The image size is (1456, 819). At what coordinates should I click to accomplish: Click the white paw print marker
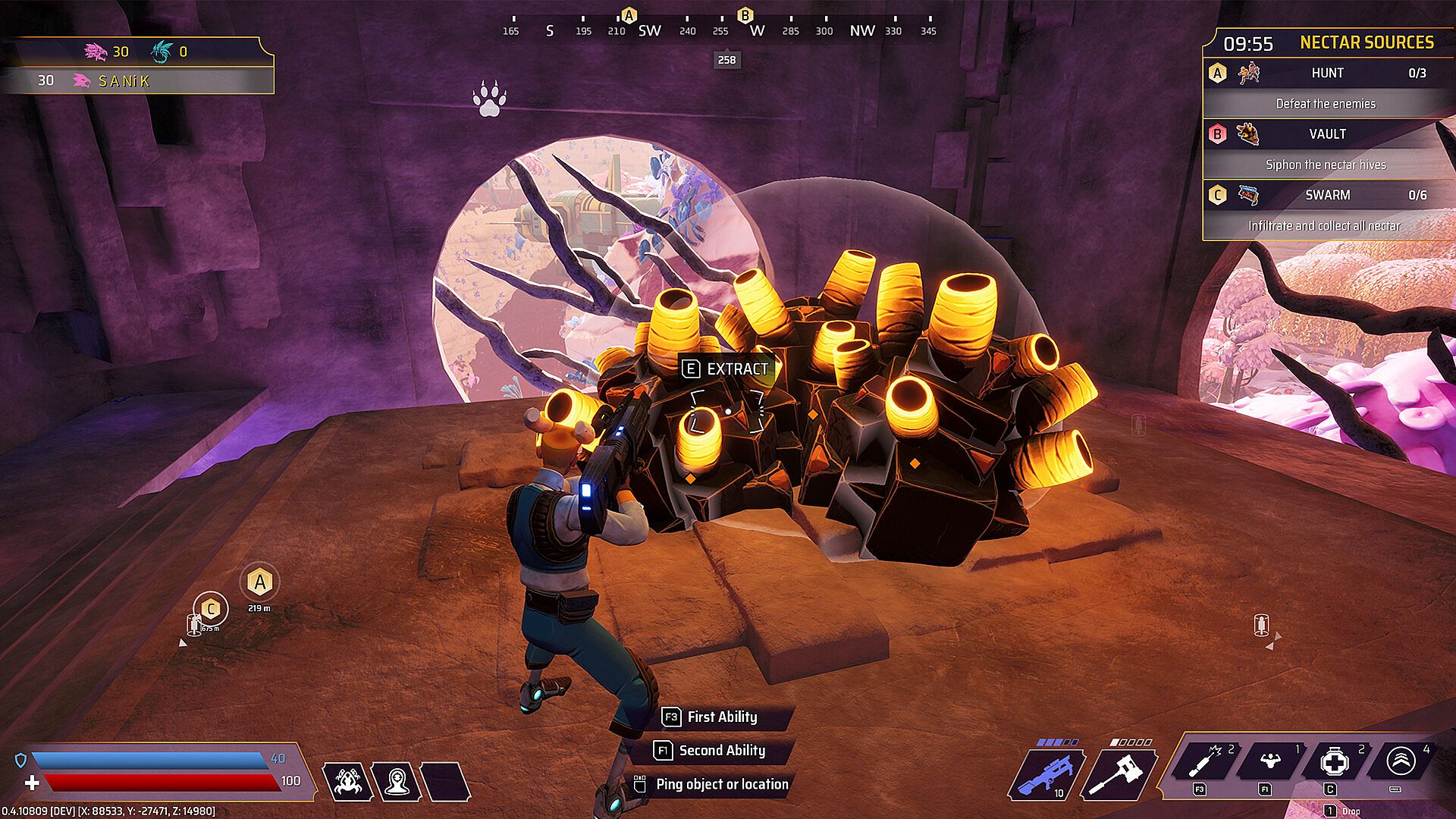pos(489,99)
